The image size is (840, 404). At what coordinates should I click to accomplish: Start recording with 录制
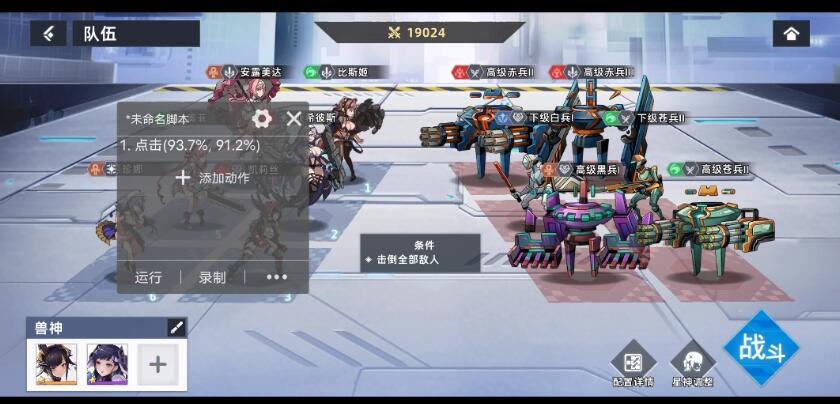click(212, 277)
